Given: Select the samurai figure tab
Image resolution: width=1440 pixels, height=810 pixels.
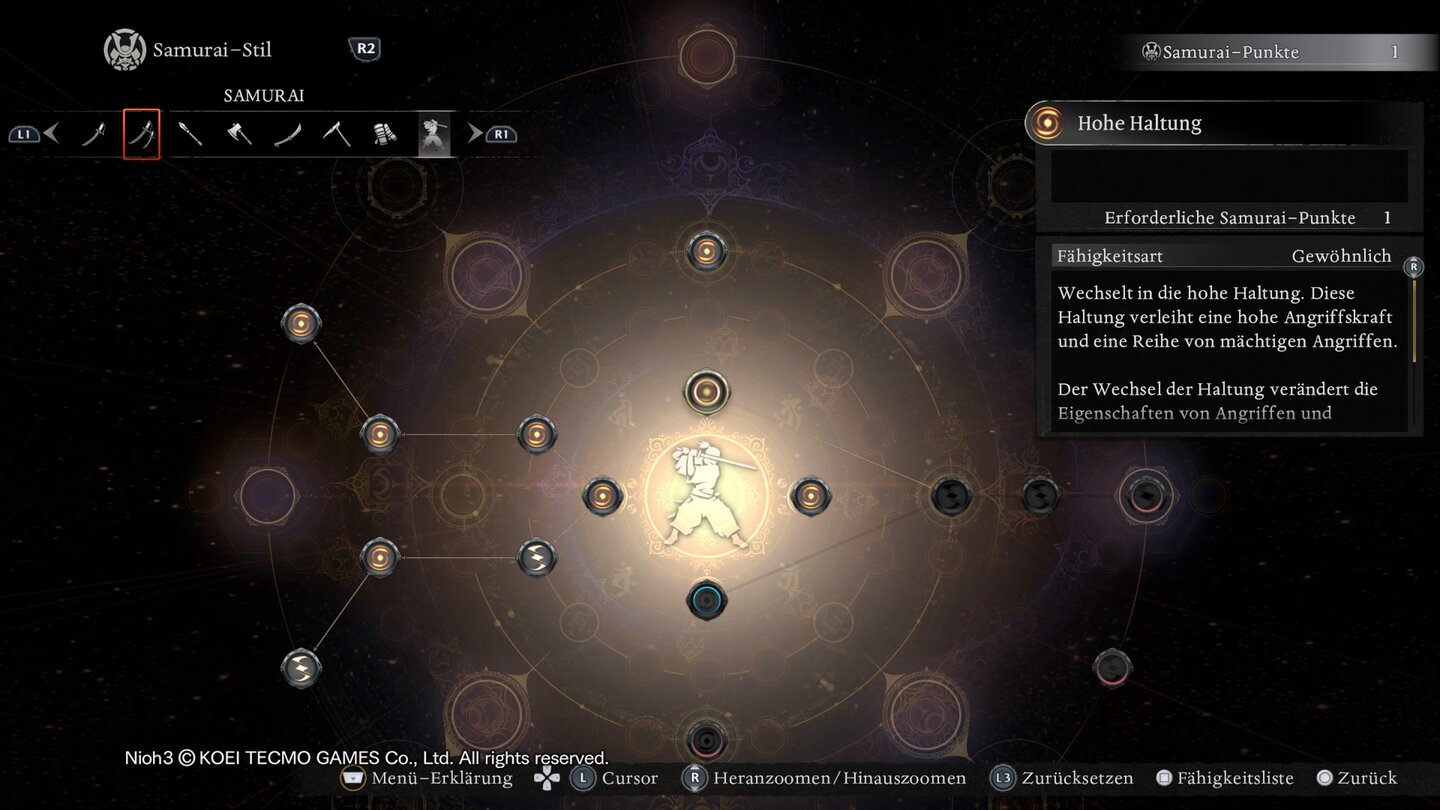Looking at the screenshot, I should coord(434,134).
